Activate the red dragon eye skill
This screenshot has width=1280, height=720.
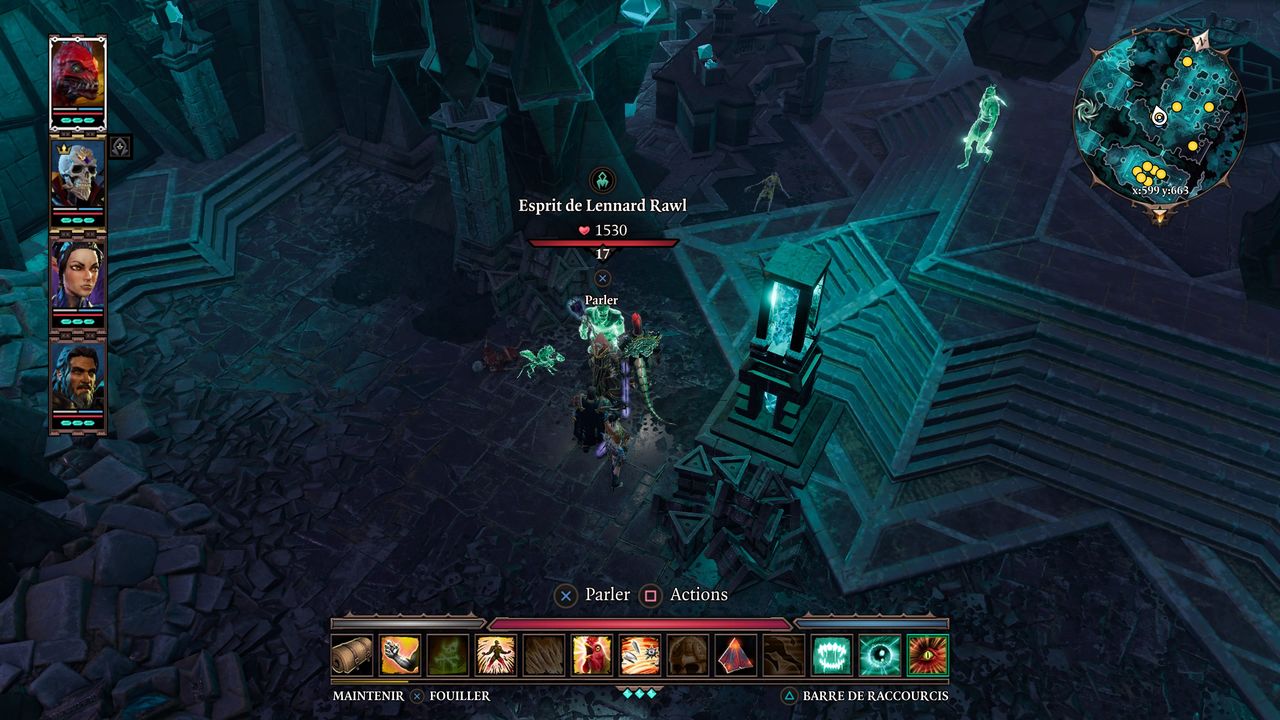[928, 655]
